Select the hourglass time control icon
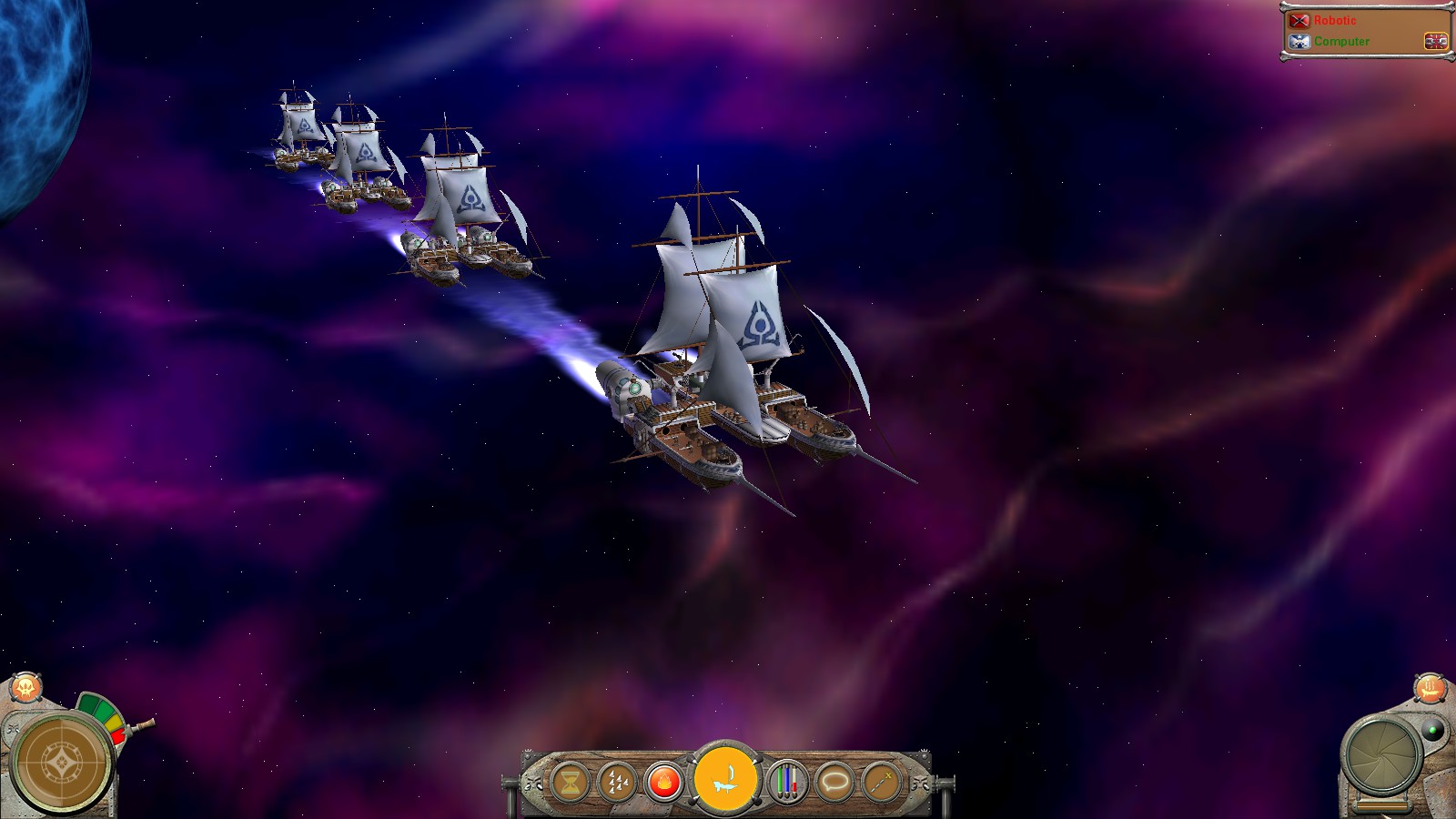The width and height of the screenshot is (1456, 819). pyautogui.click(x=570, y=780)
